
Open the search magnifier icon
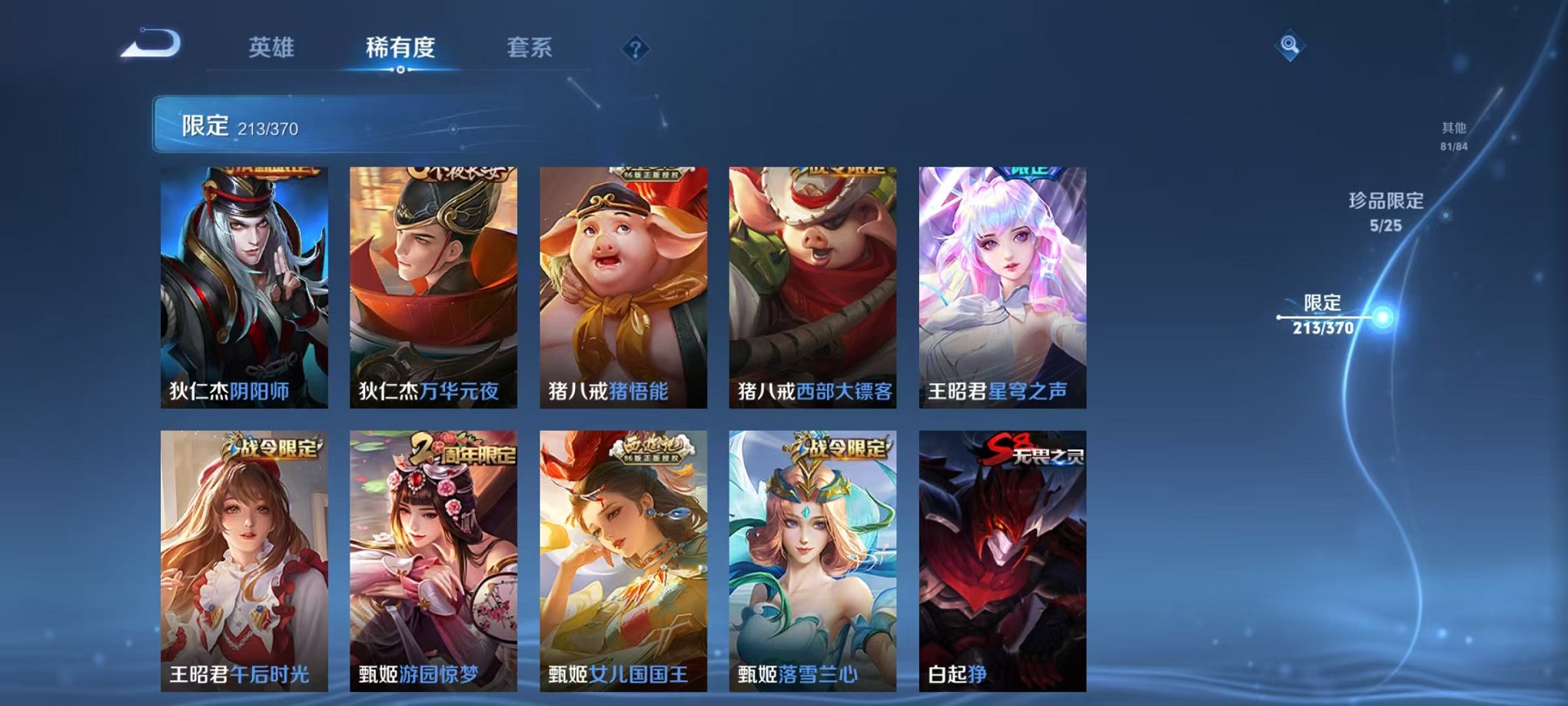click(x=1291, y=44)
